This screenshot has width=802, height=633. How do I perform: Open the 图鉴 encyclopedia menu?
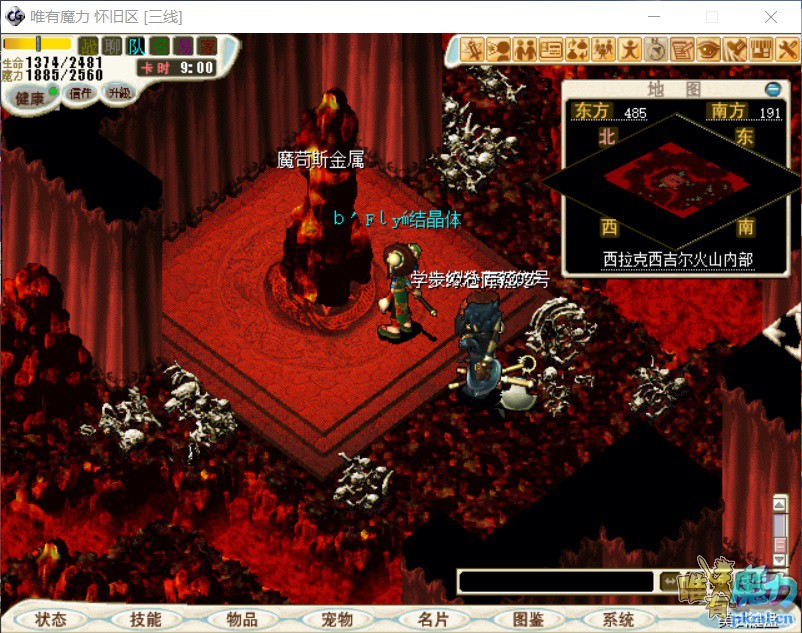pos(528,619)
